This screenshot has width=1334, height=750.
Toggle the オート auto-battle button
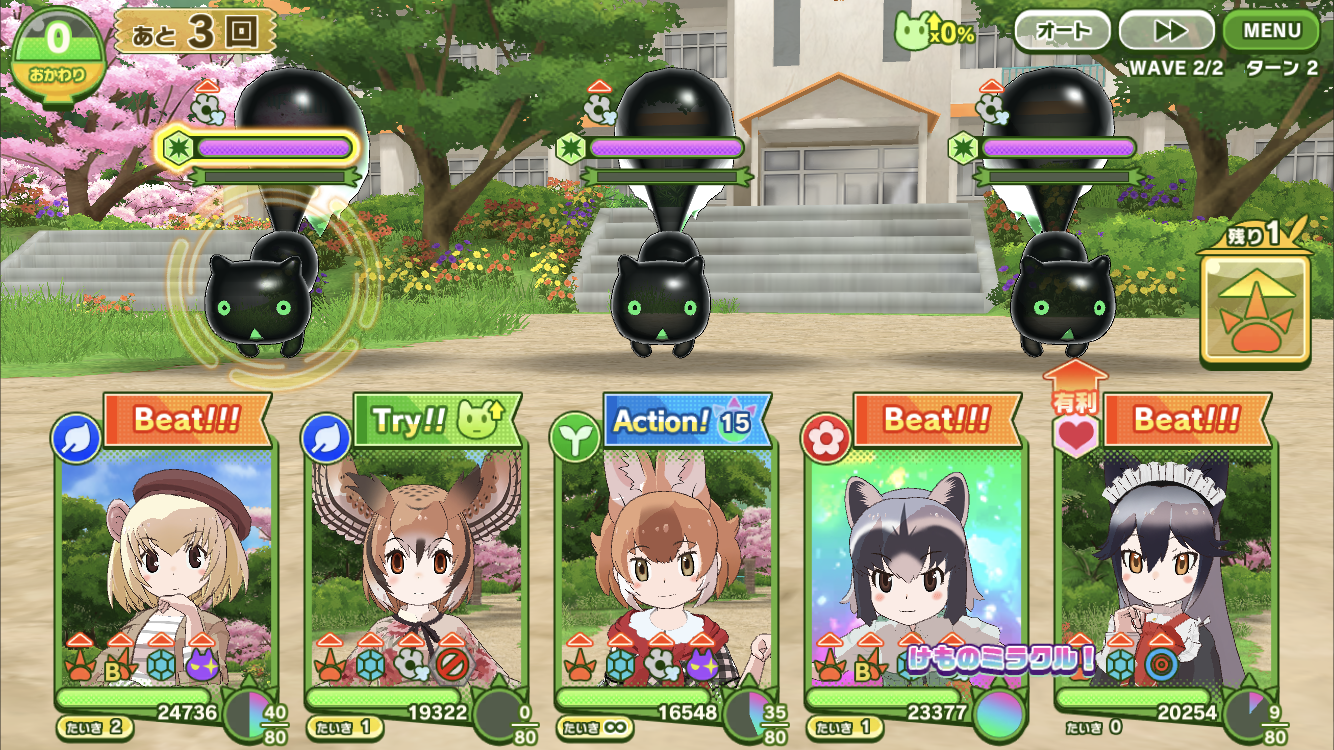[1062, 31]
